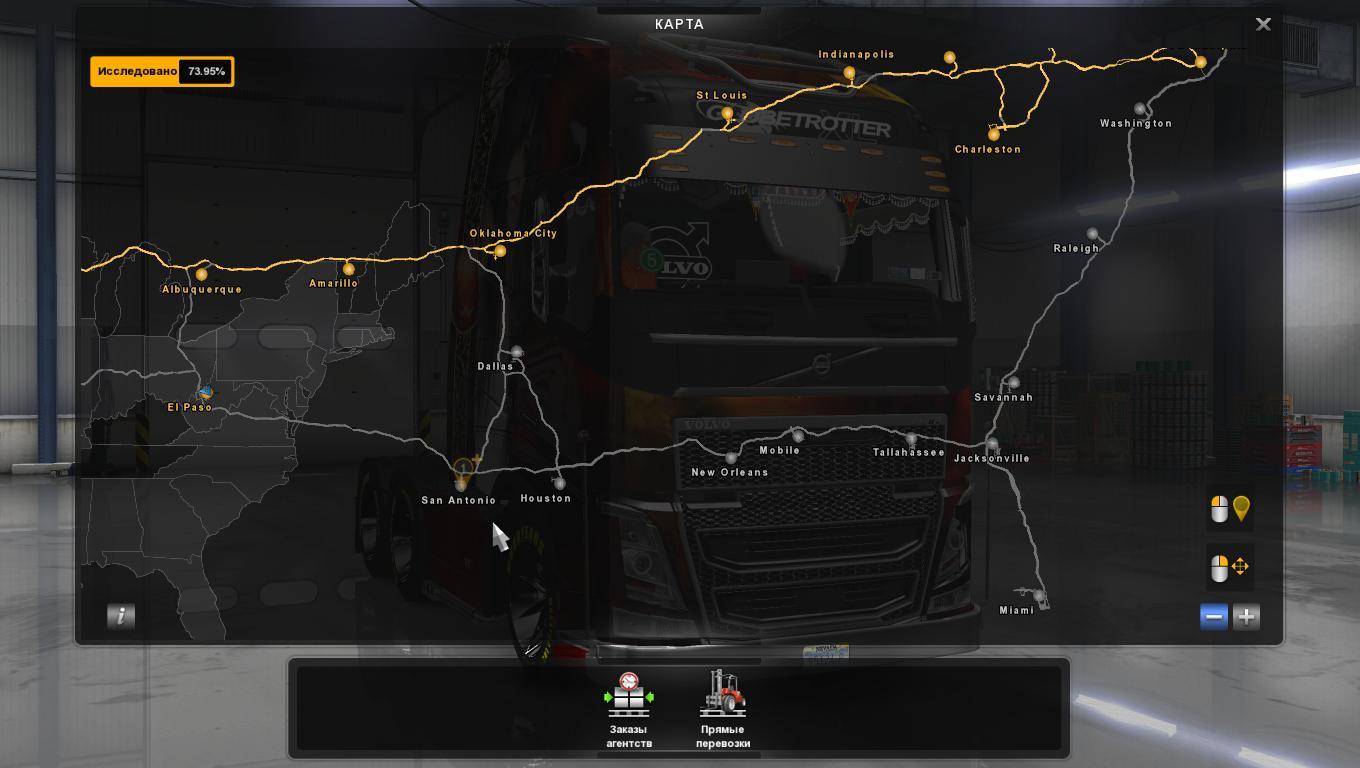This screenshot has height=768, width=1360.
Task: Select the Charleston city marker
Action: click(993, 133)
